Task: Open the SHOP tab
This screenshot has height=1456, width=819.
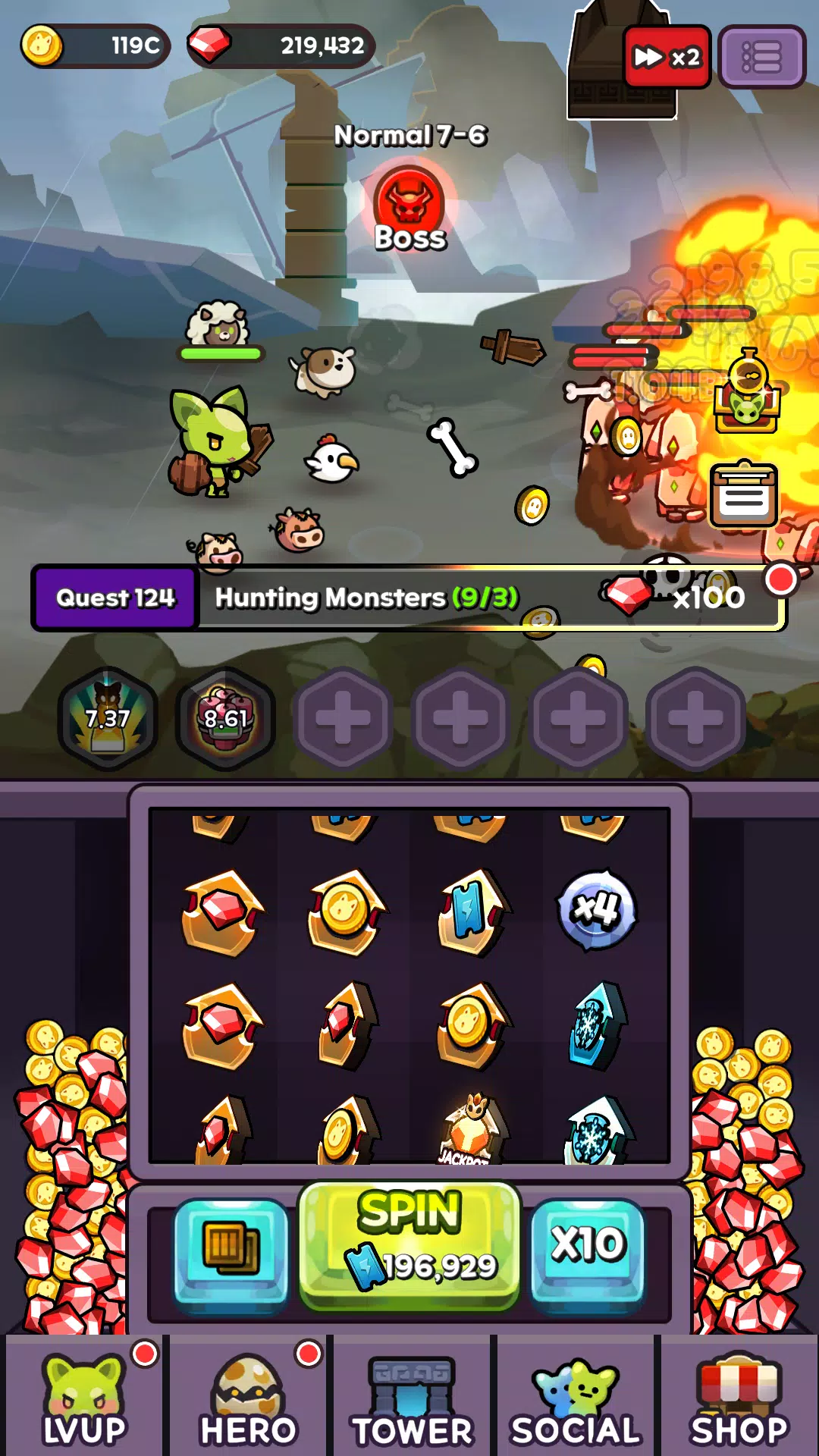Action: pos(739,1399)
